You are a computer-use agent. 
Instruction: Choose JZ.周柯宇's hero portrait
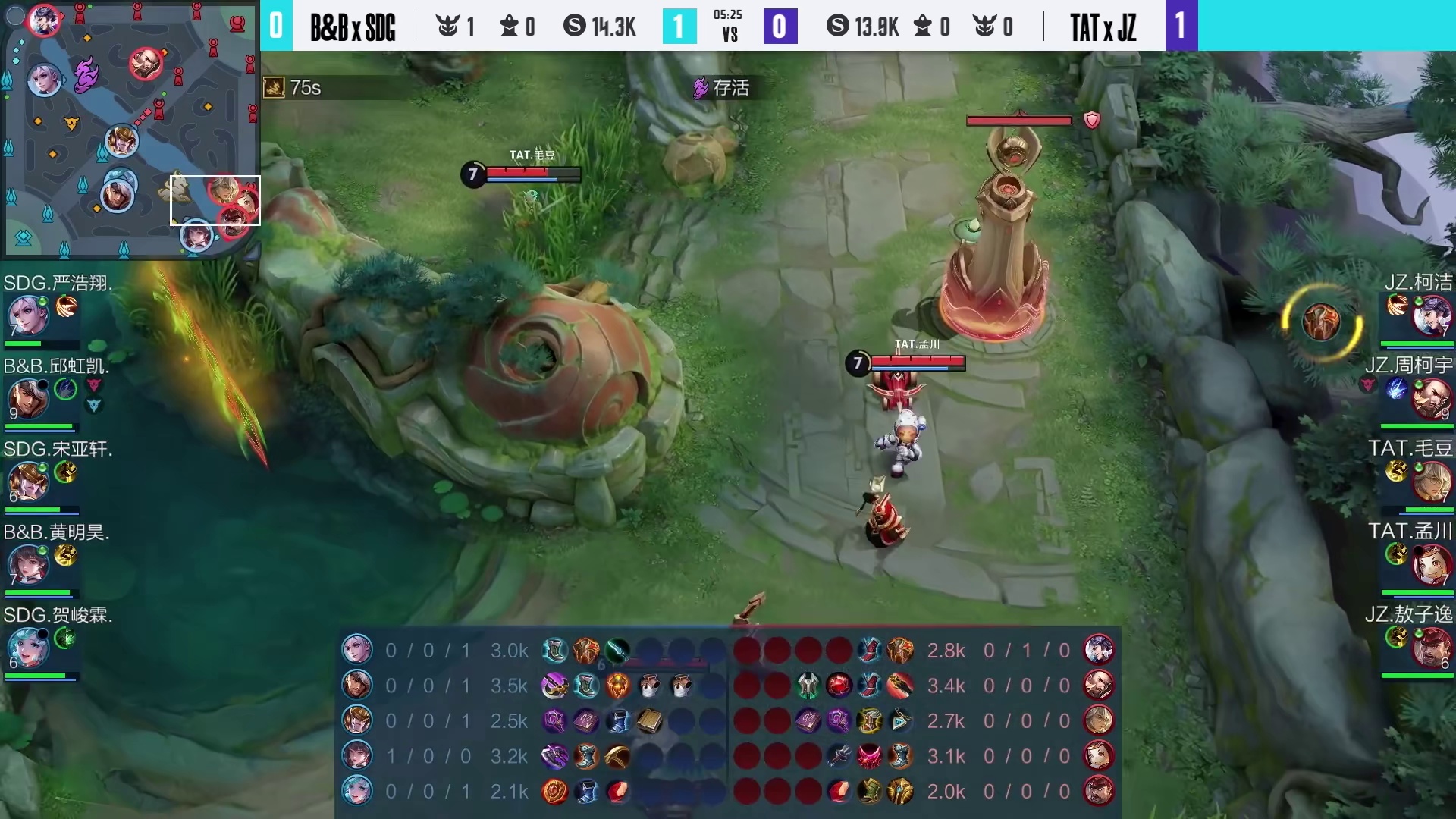point(1431,399)
